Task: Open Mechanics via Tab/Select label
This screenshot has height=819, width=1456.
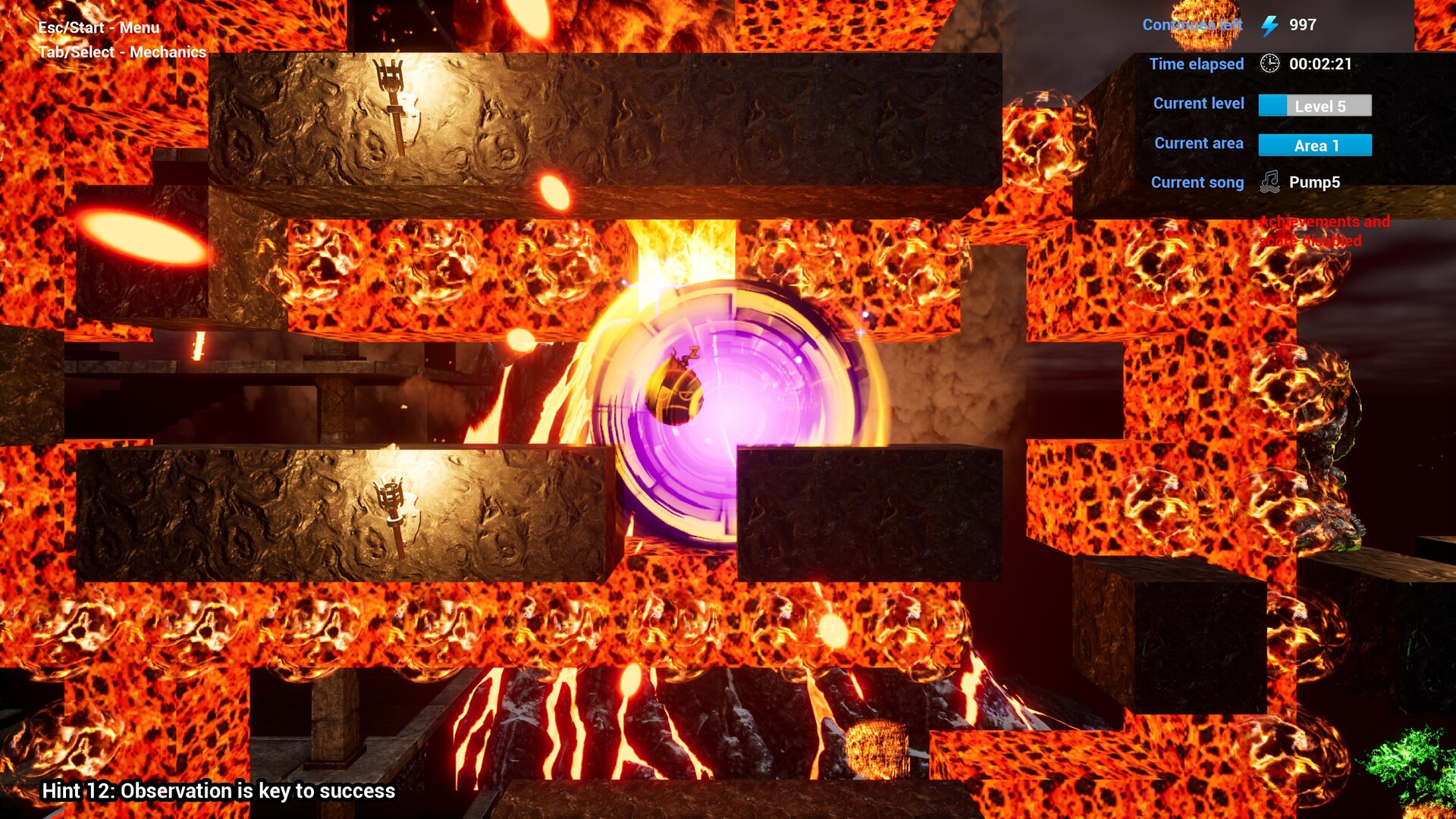Action: coord(121,53)
